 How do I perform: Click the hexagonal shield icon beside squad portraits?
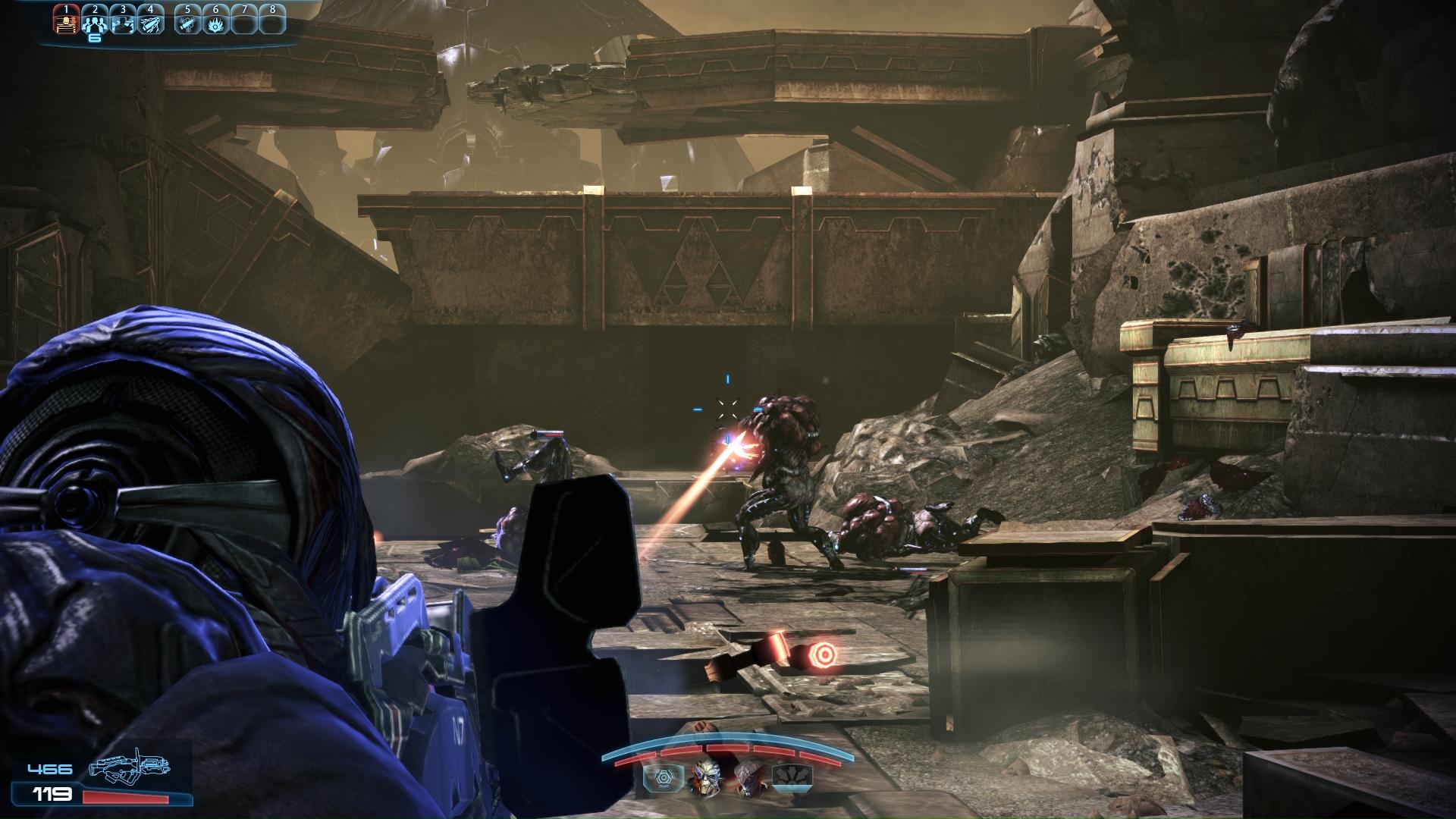click(x=661, y=777)
